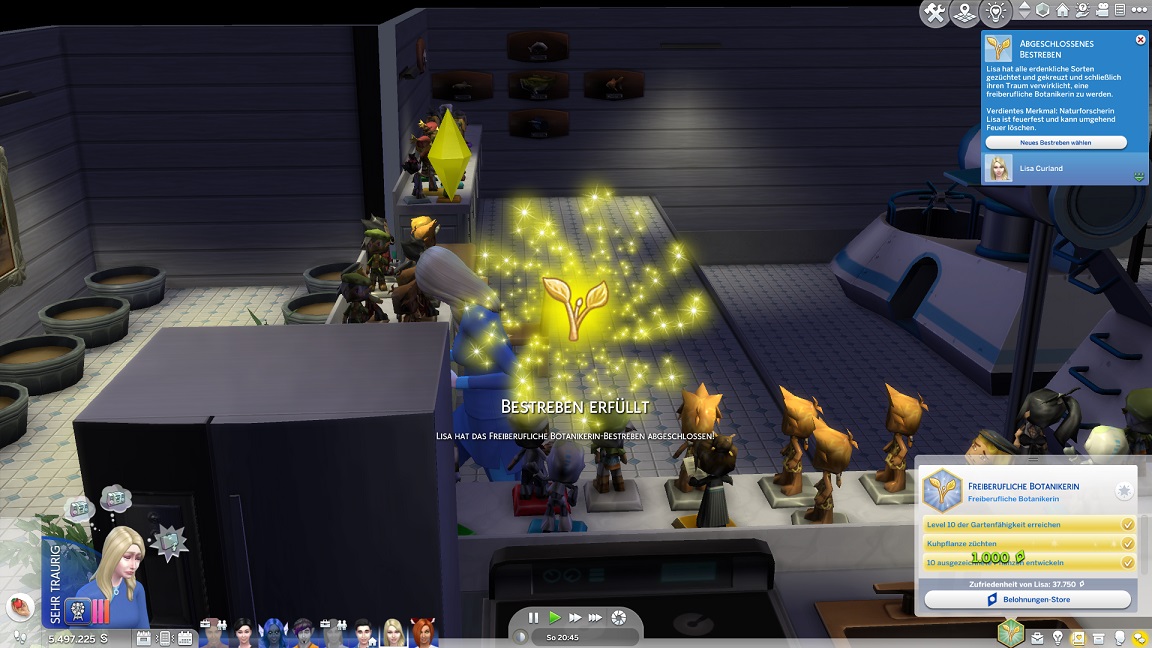Select the blue-skinned Sim portrait

pyautogui.click(x=273, y=633)
